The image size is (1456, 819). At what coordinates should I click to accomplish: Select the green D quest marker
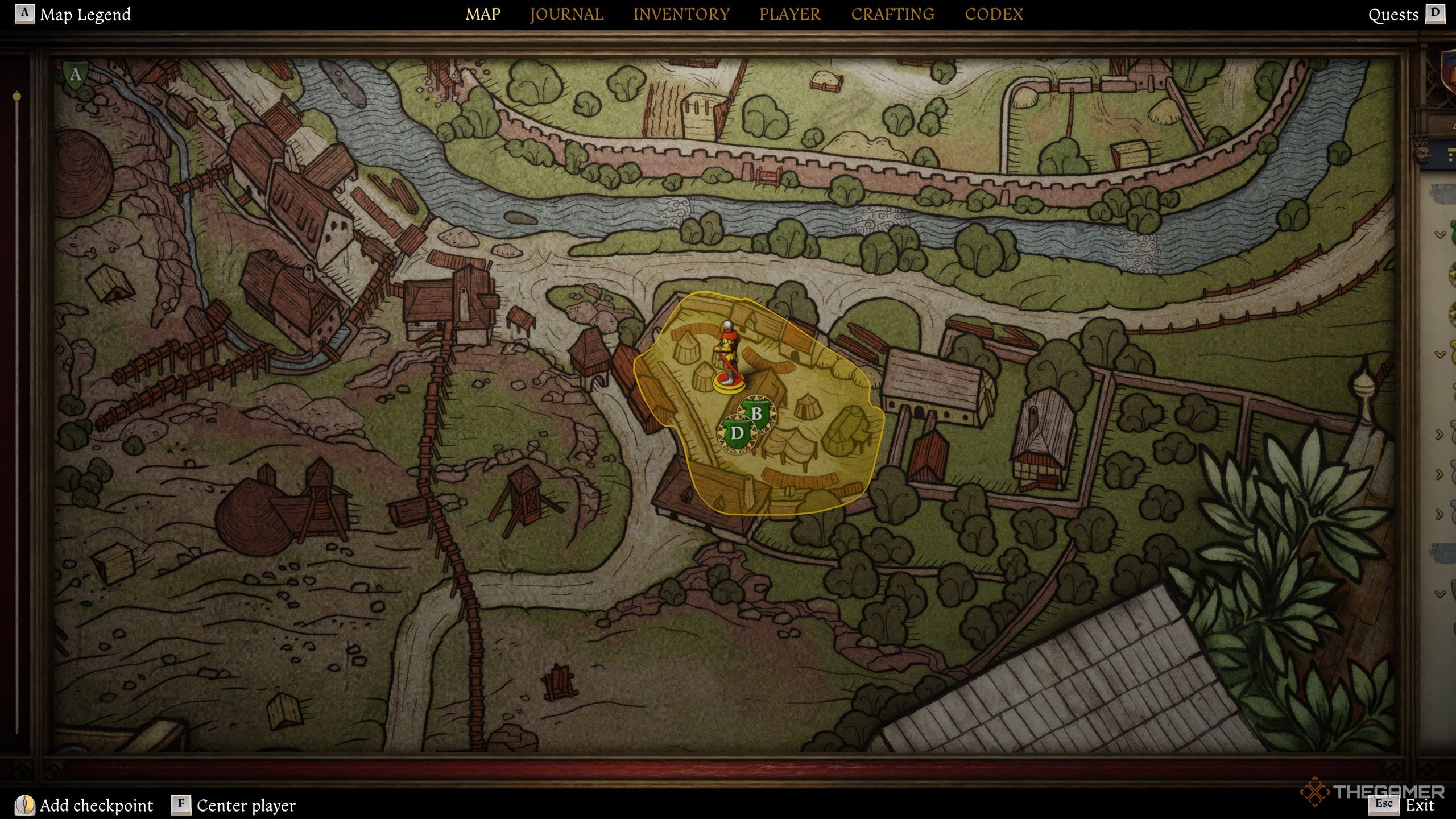coord(737,433)
